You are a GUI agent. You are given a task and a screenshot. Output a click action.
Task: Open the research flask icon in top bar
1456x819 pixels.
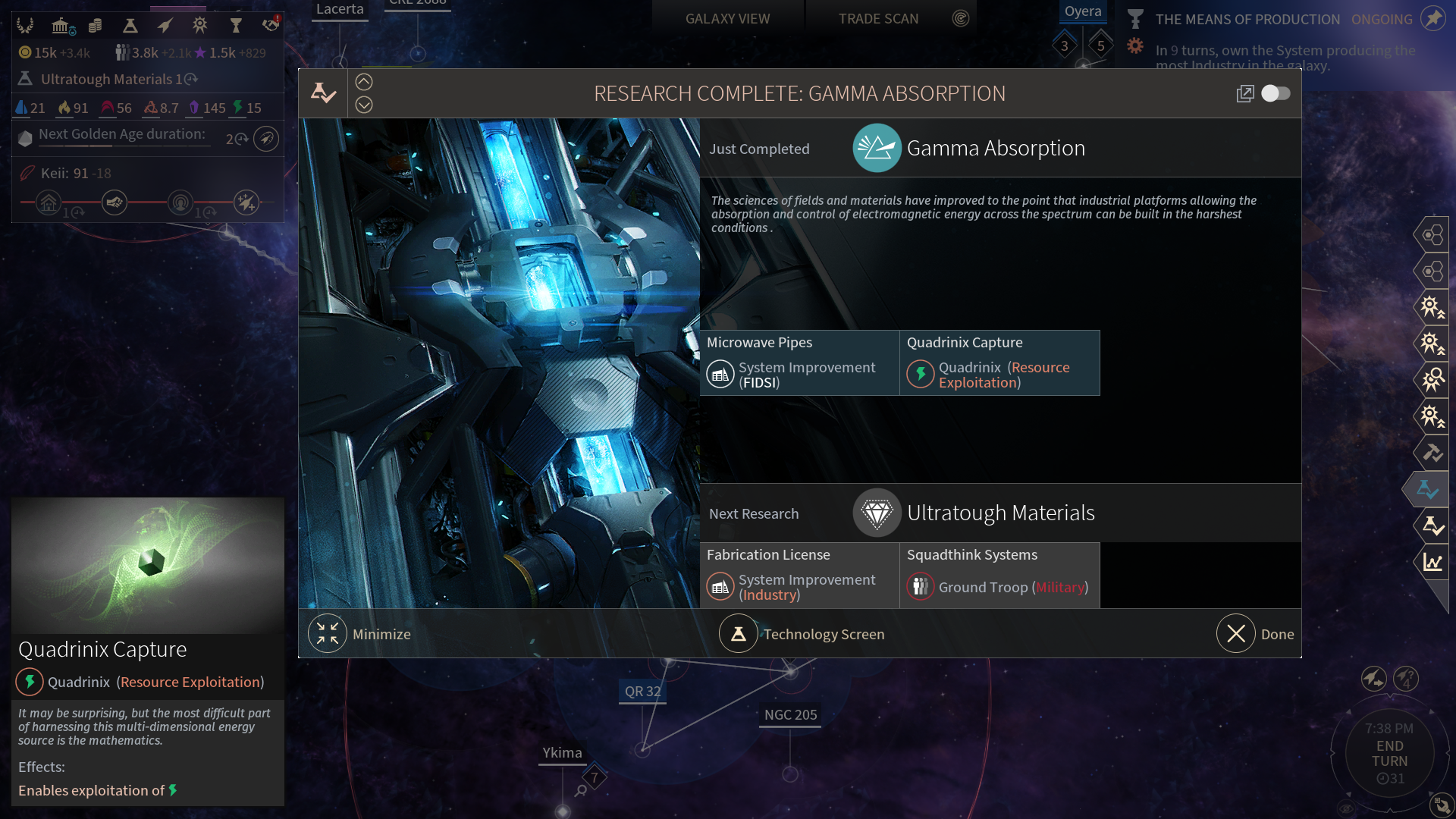(x=130, y=26)
